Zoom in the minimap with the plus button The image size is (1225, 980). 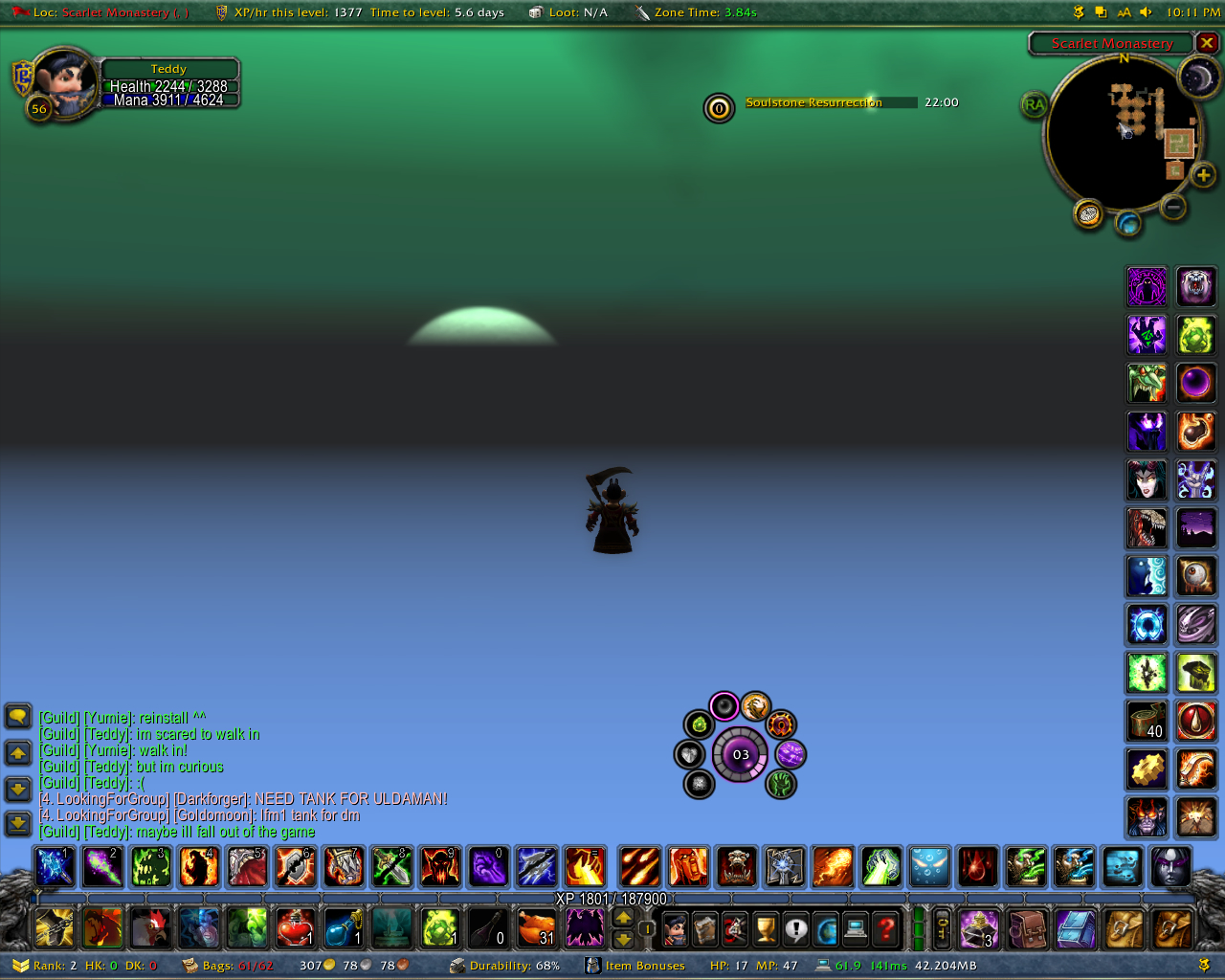[1203, 175]
